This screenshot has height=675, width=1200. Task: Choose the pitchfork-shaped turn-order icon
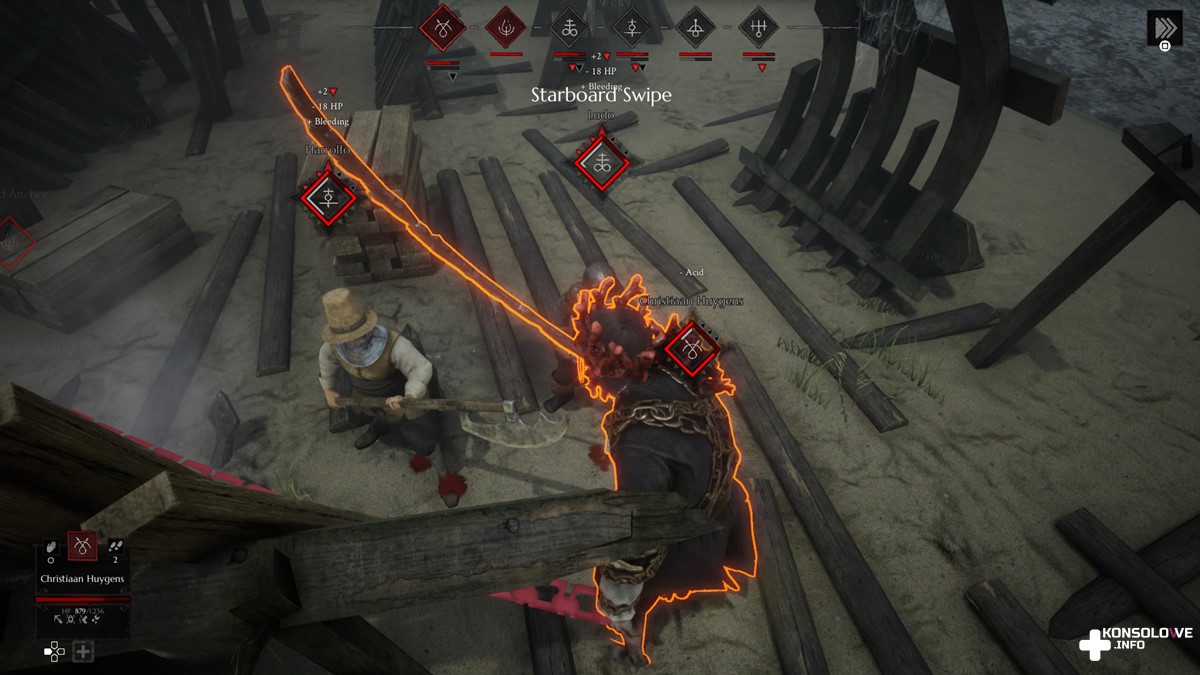click(x=759, y=27)
